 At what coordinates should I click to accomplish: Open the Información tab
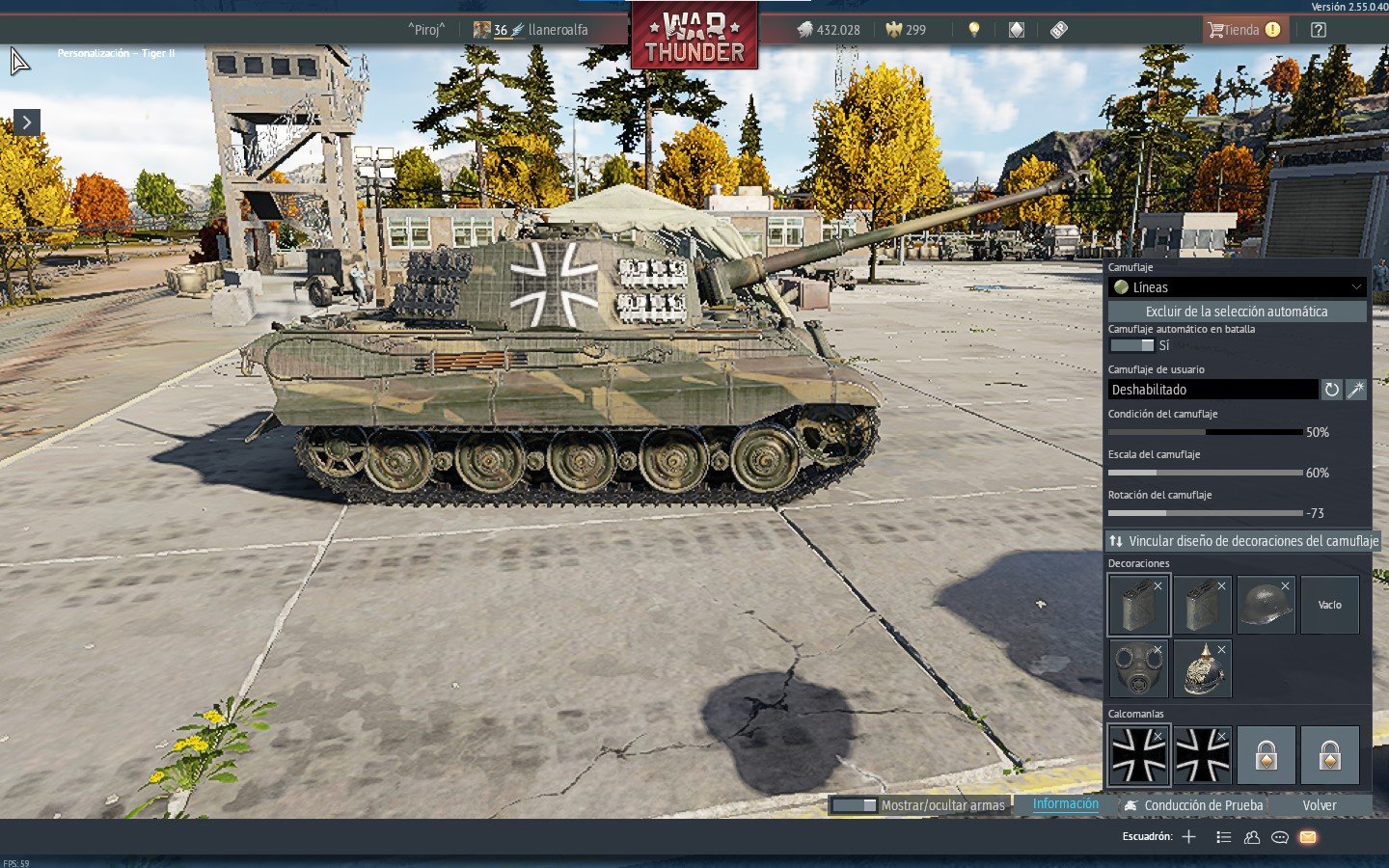coord(1065,804)
